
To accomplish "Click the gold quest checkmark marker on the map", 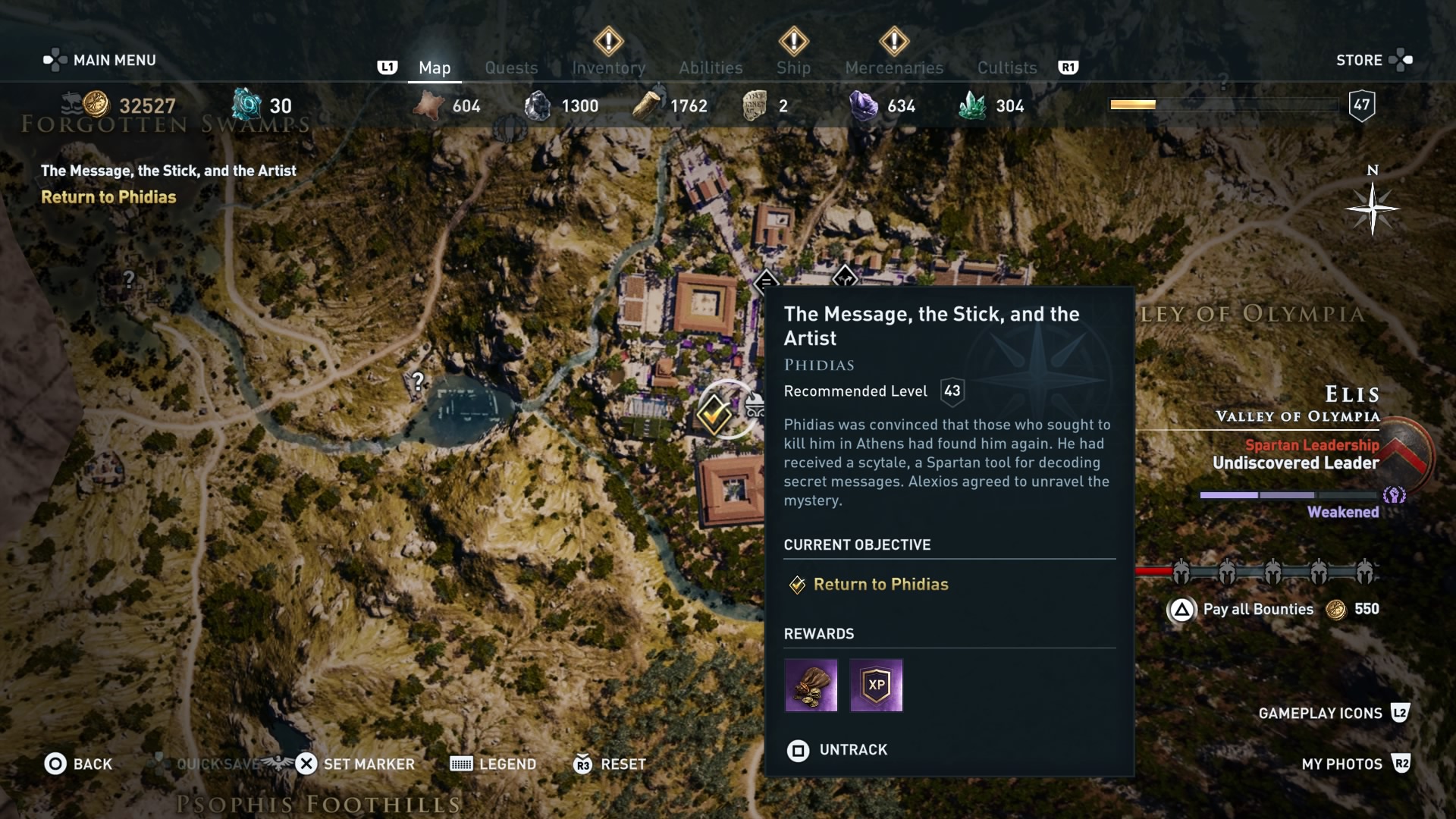I will click(714, 415).
